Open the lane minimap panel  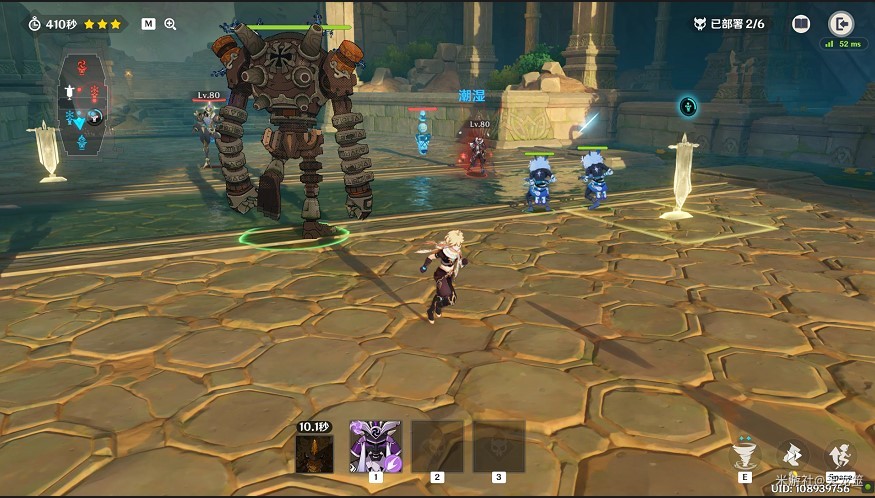[82, 103]
